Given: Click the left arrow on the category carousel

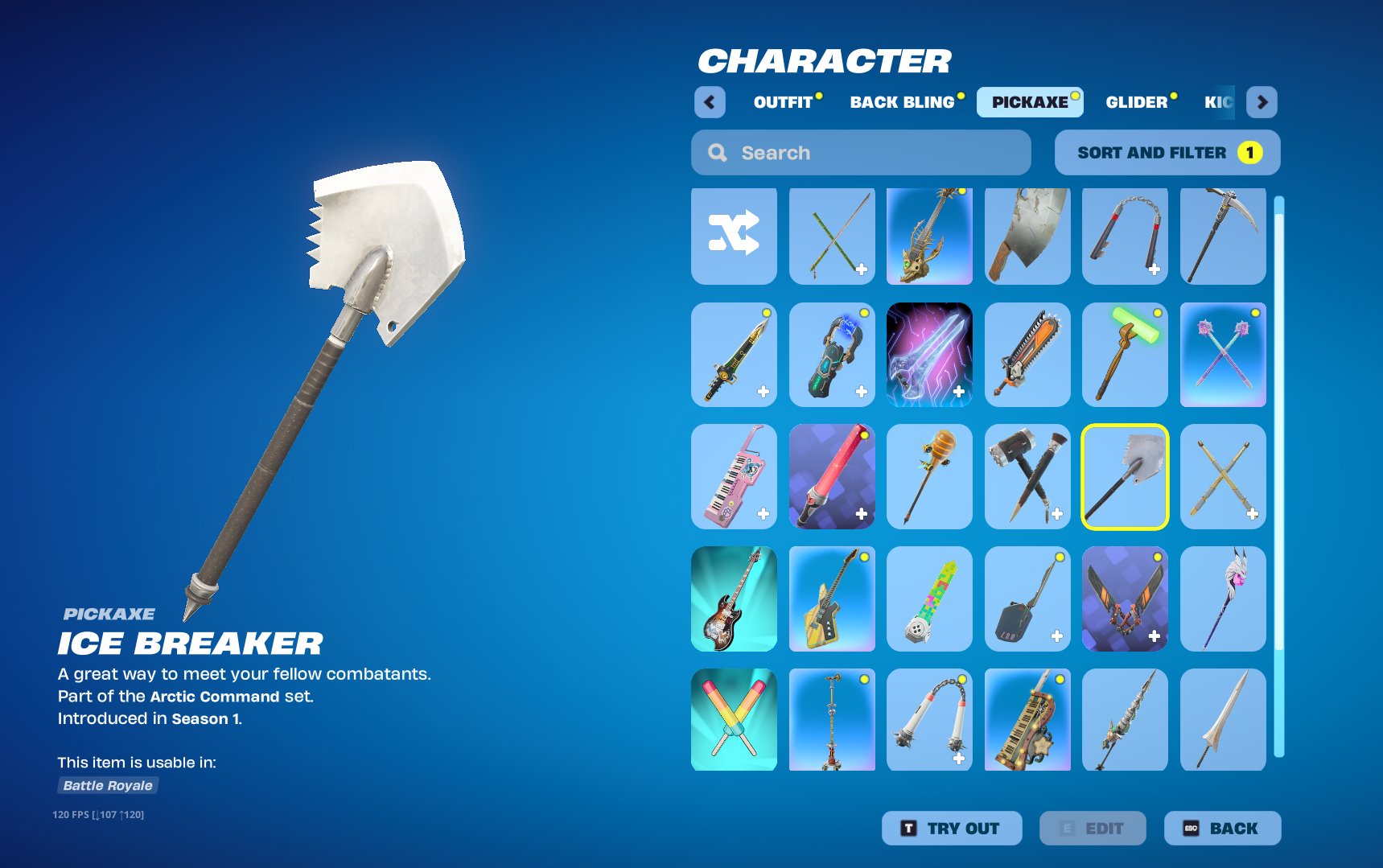Looking at the screenshot, I should (709, 102).
